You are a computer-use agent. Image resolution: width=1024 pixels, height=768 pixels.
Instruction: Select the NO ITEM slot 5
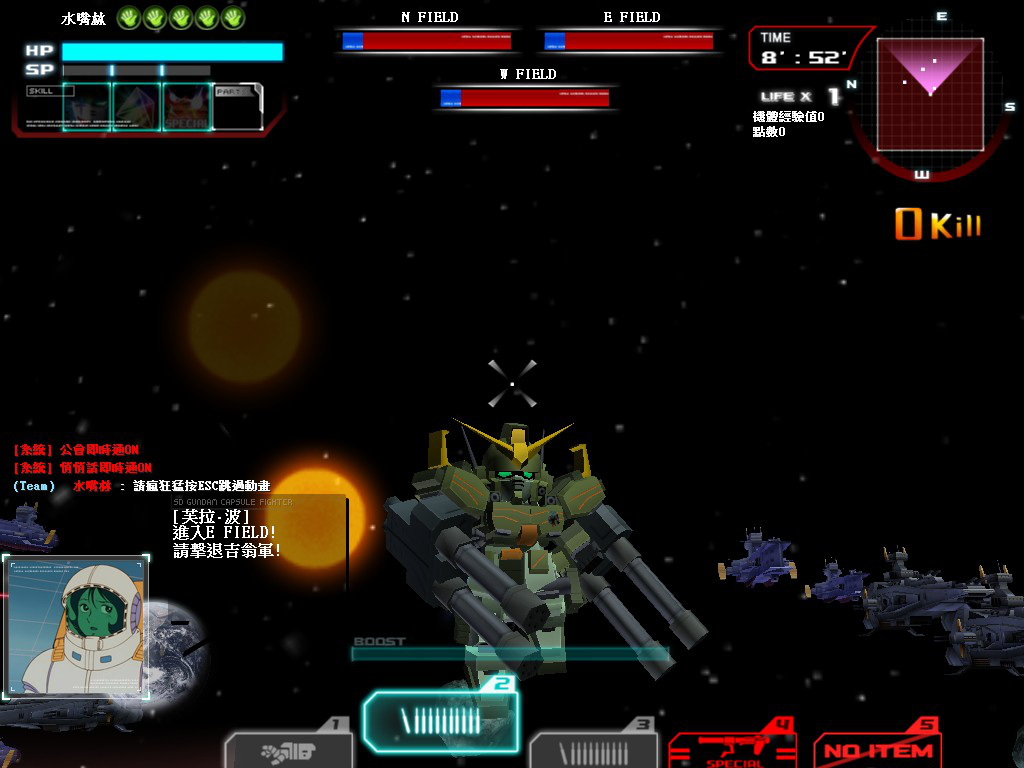tap(878, 750)
